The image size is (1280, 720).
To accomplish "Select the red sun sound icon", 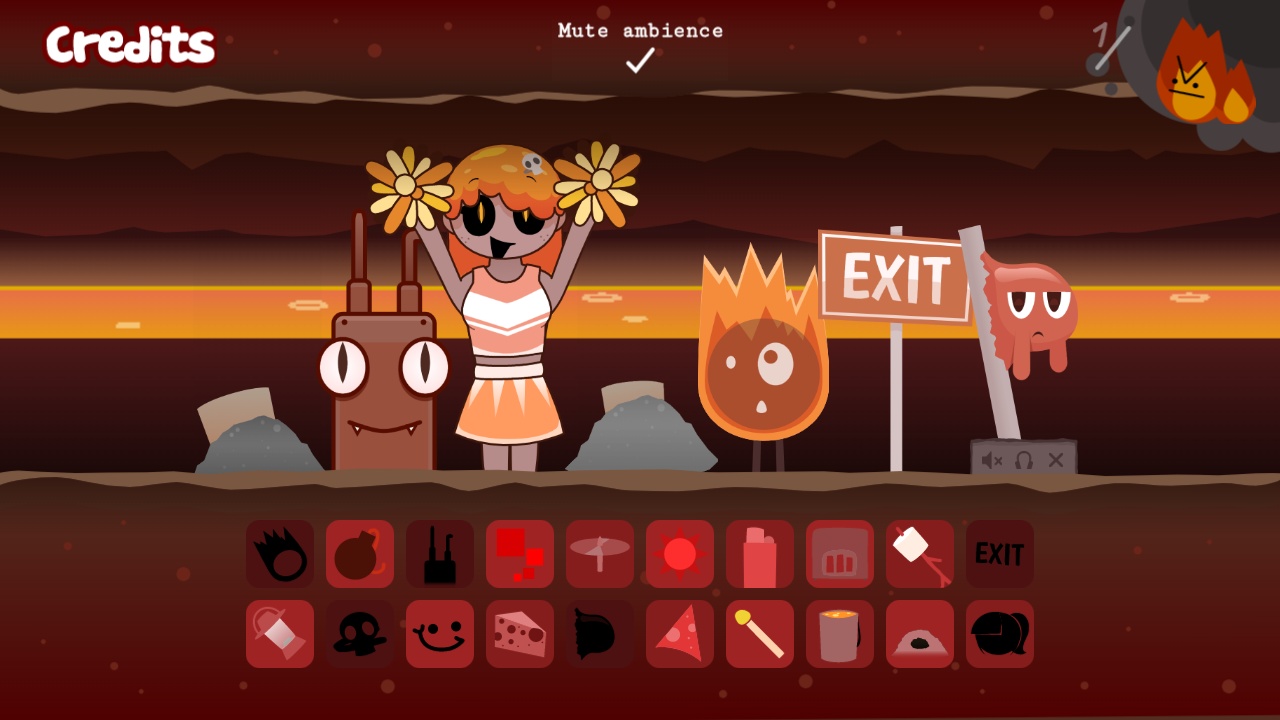I will 680,554.
